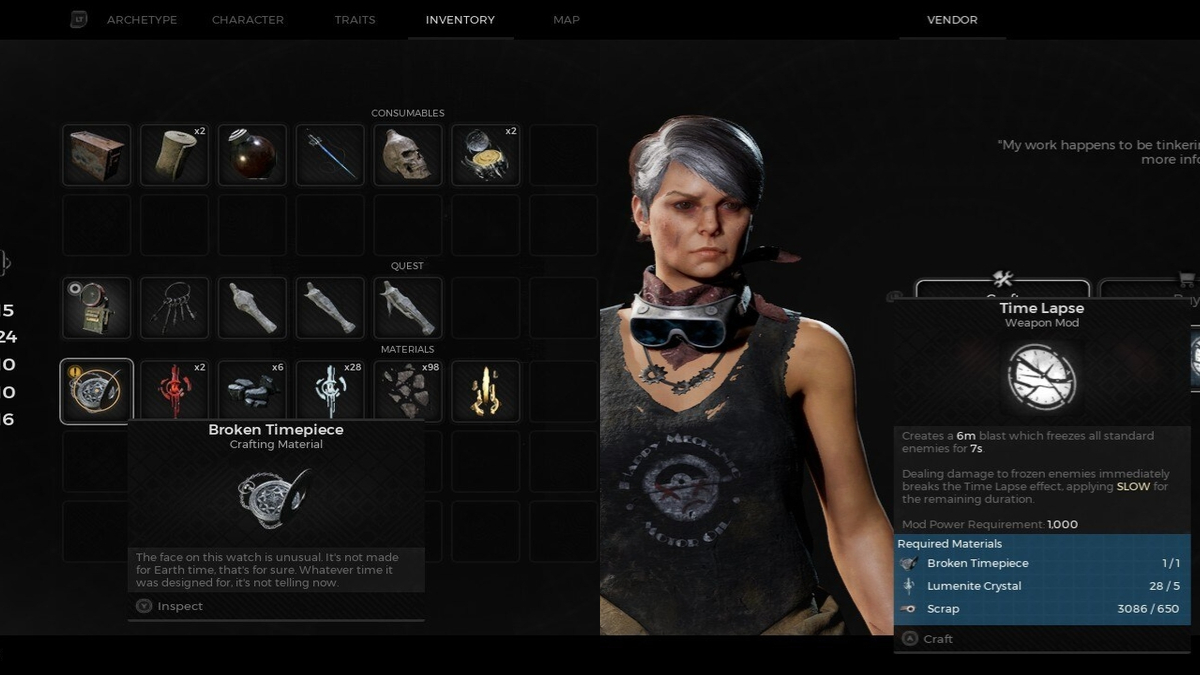Screen dimensions: 1200x675
Task: Open the Character tab
Action: [247, 20]
